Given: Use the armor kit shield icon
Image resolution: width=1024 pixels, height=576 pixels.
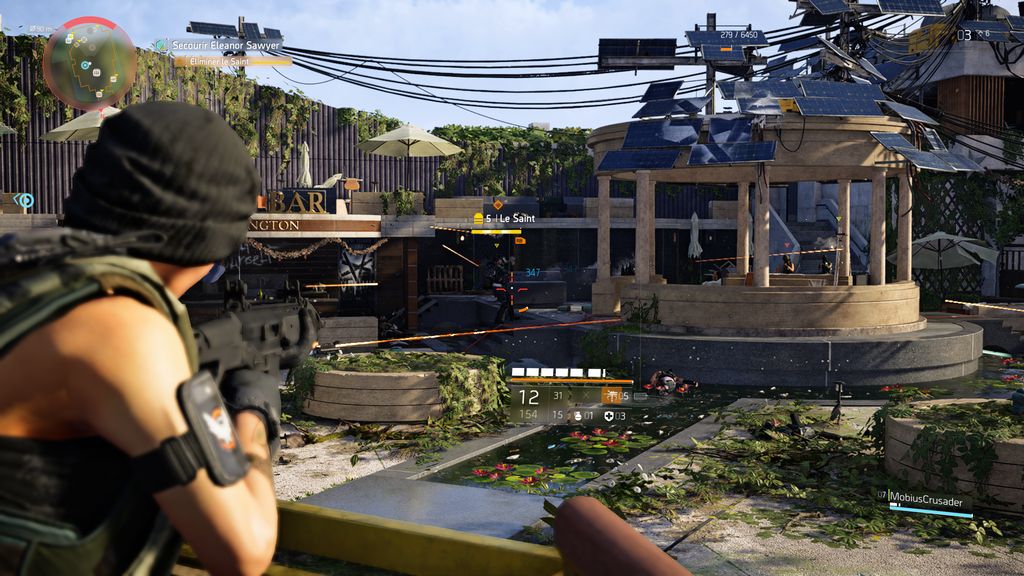Looking at the screenshot, I should tap(609, 416).
